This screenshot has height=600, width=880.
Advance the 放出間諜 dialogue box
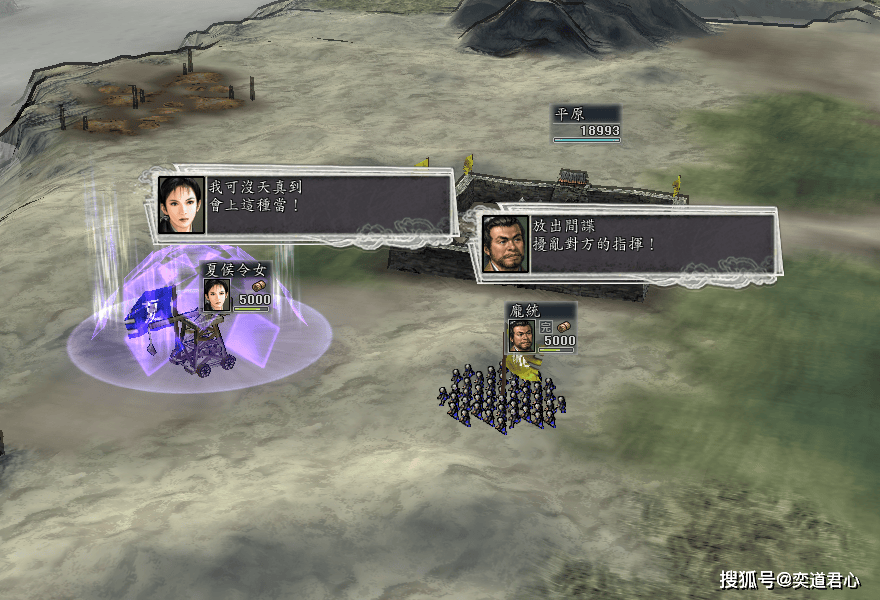[627, 243]
